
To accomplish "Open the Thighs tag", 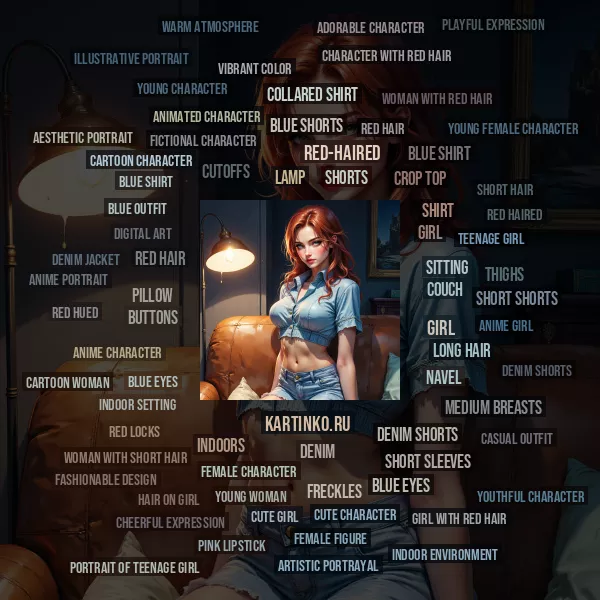I will point(504,274).
